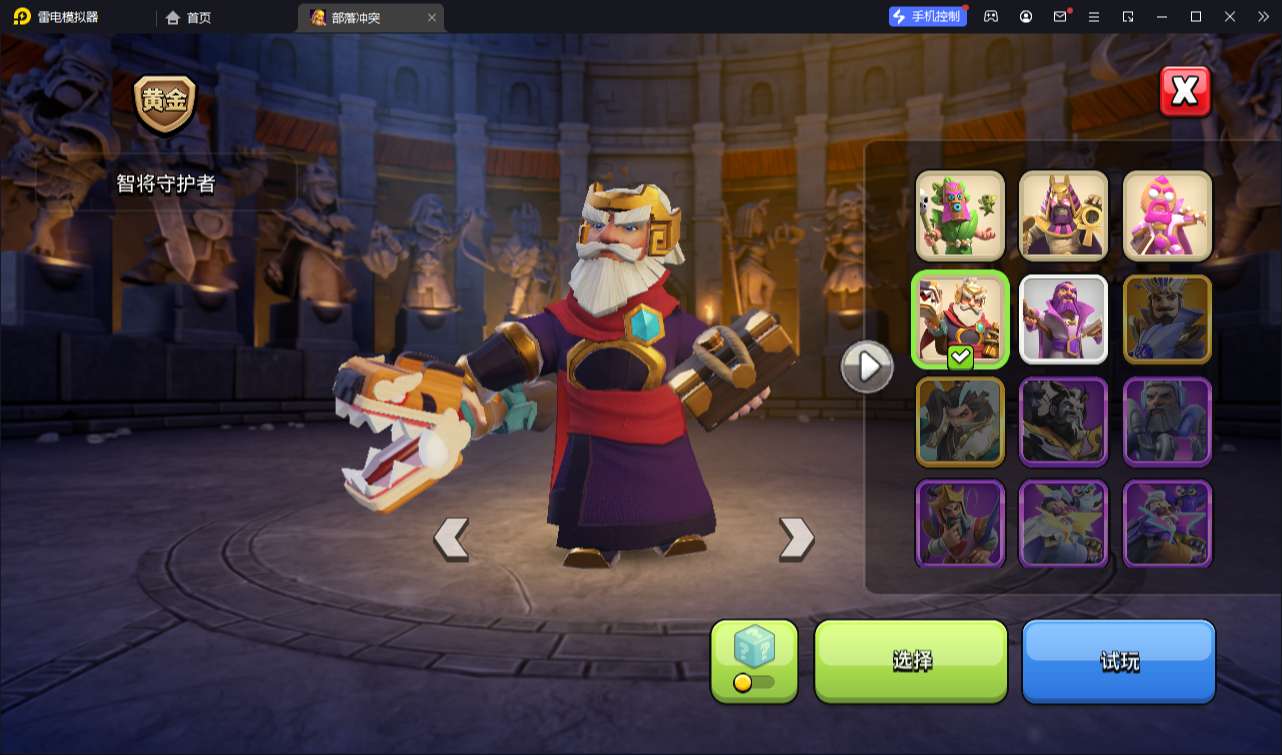
Task: Open the 首页 tab in emulator
Action: pos(189,17)
